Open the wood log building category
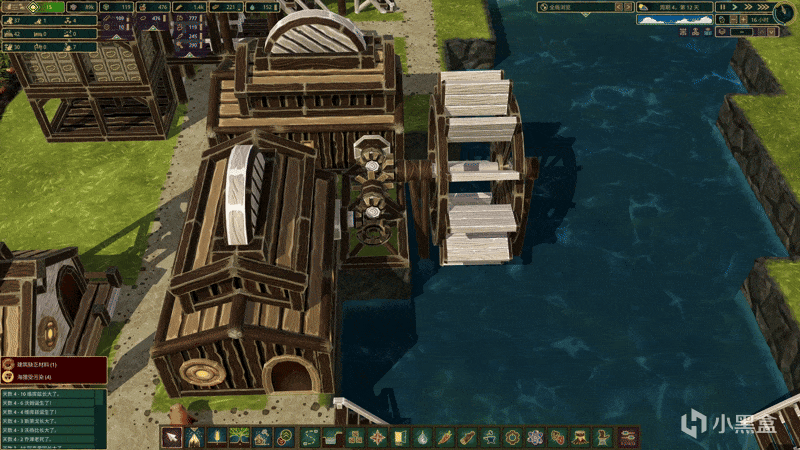Viewport: 800px width, 450px height. tap(467, 438)
